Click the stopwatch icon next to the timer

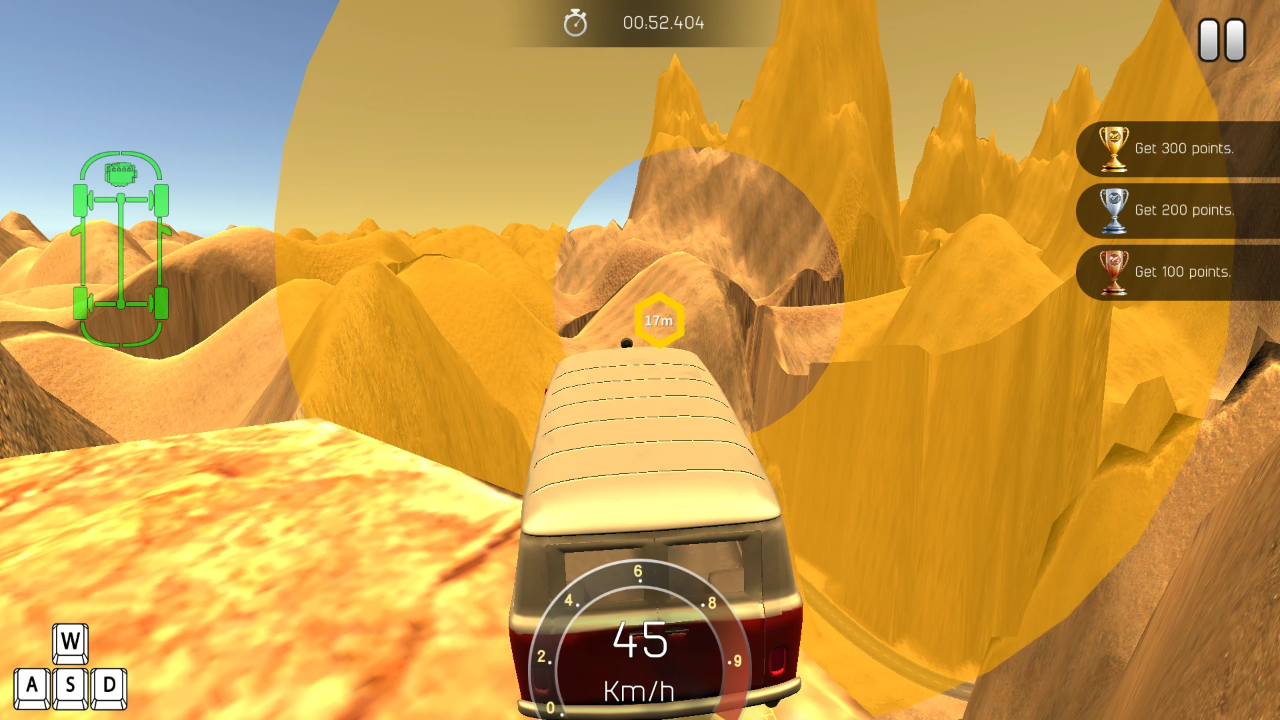pyautogui.click(x=575, y=22)
